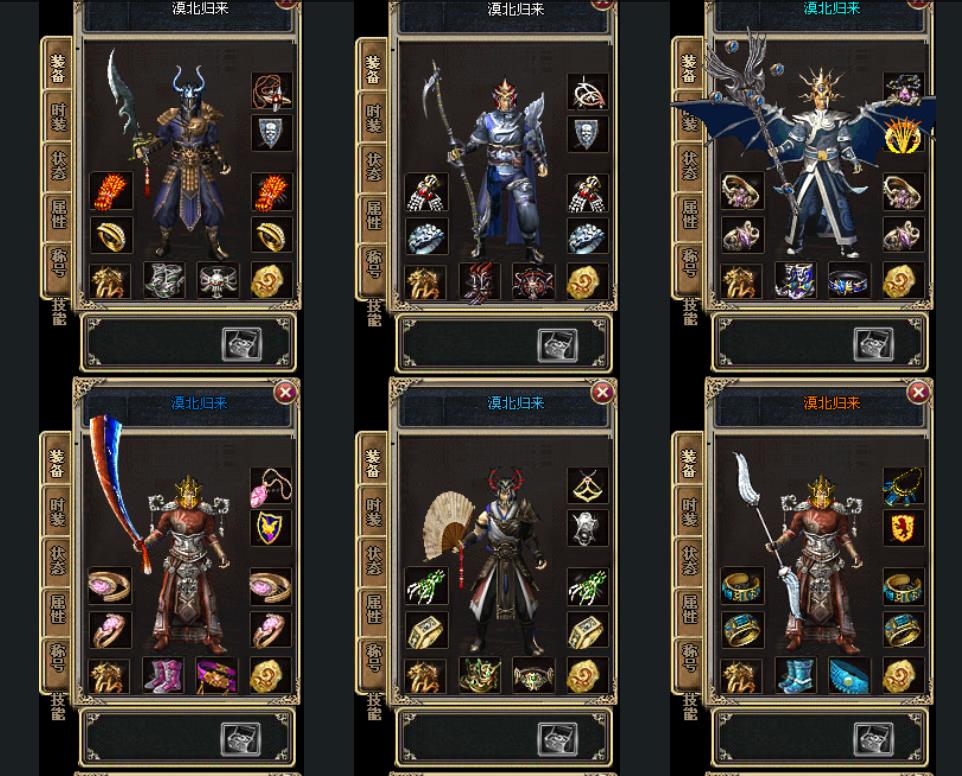The image size is (962, 776).
Task: Select the pink heart necklace slot
Action: 270,488
